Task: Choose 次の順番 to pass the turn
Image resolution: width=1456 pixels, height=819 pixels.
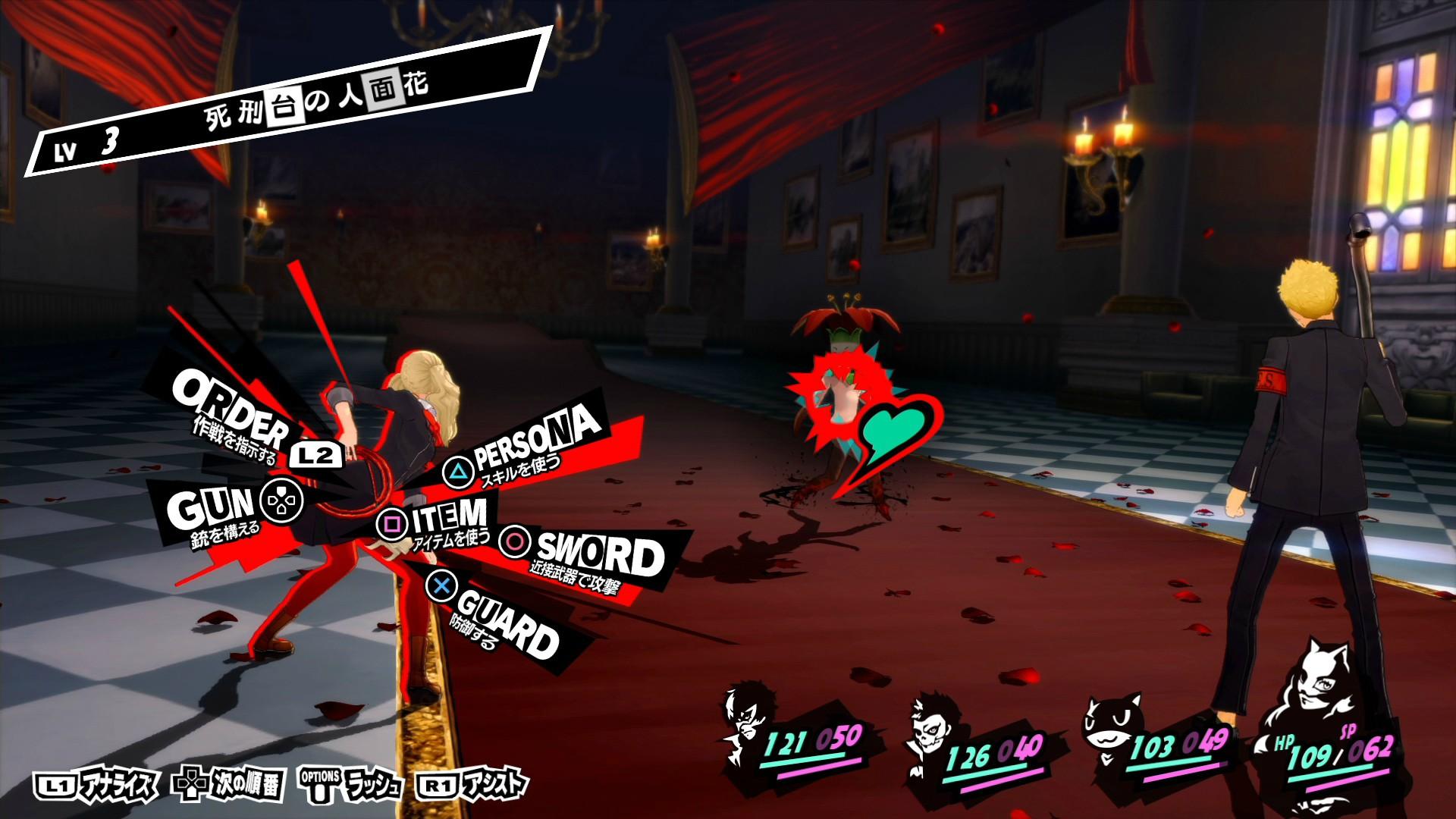Action: pyautogui.click(x=228, y=785)
